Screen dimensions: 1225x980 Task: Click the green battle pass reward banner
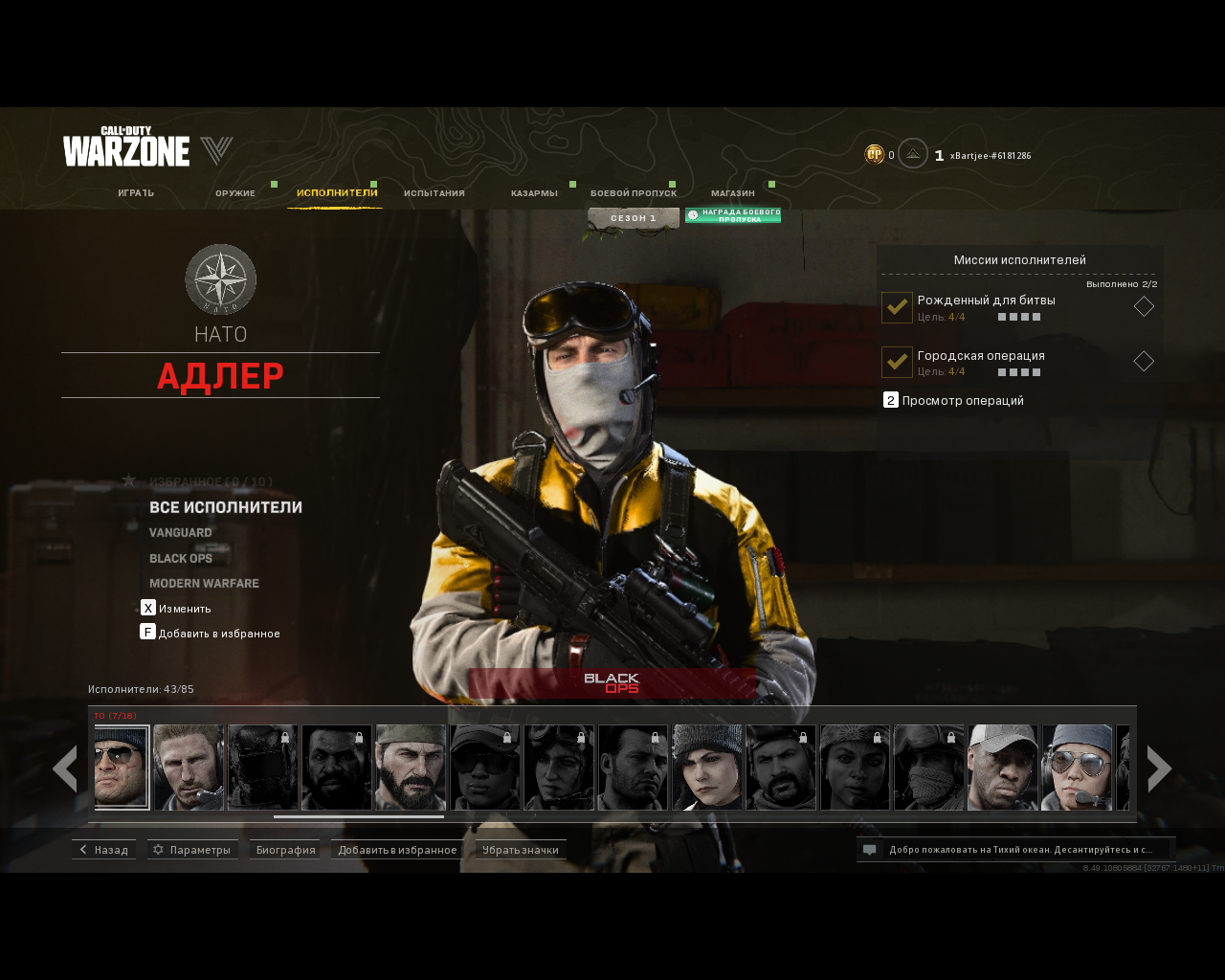click(733, 216)
